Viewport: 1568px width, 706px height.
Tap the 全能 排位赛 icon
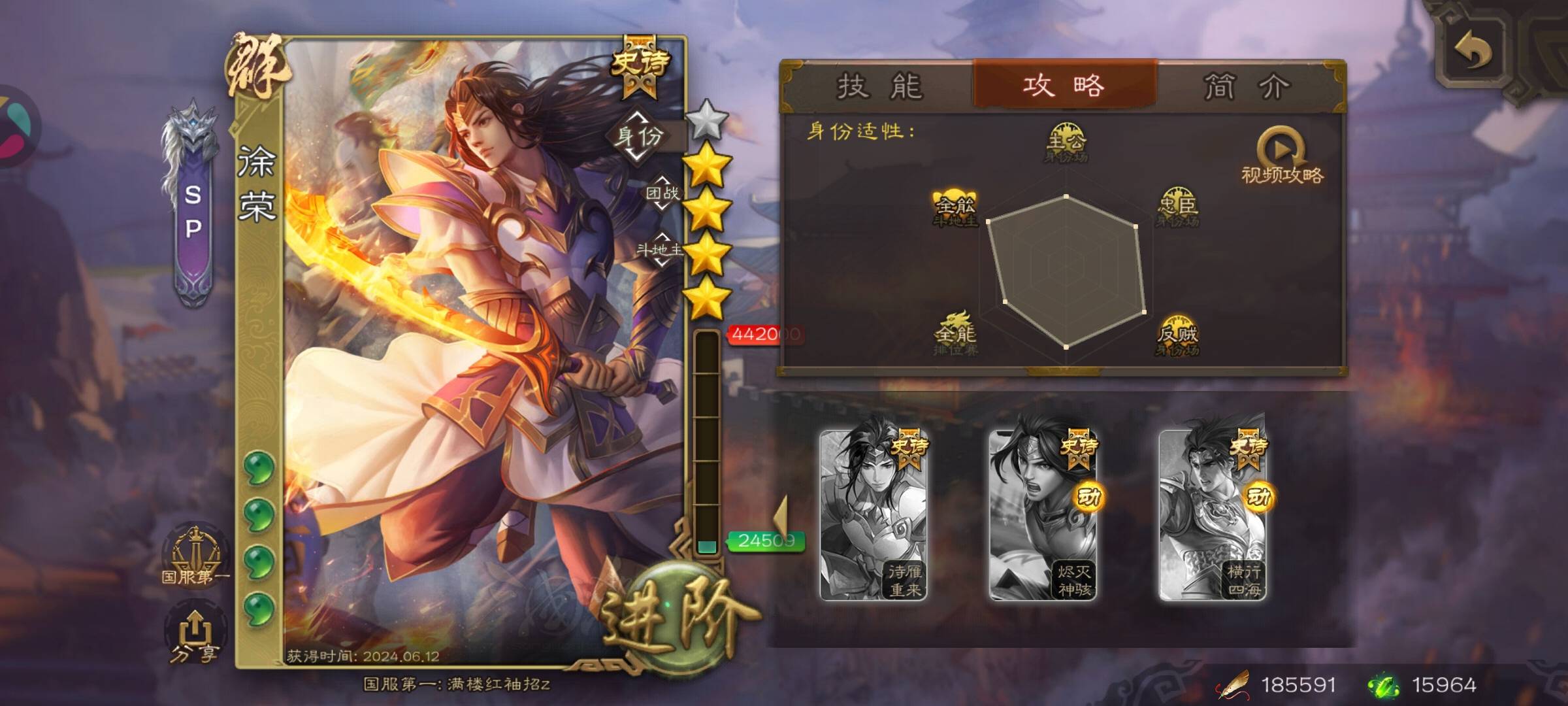[955, 335]
